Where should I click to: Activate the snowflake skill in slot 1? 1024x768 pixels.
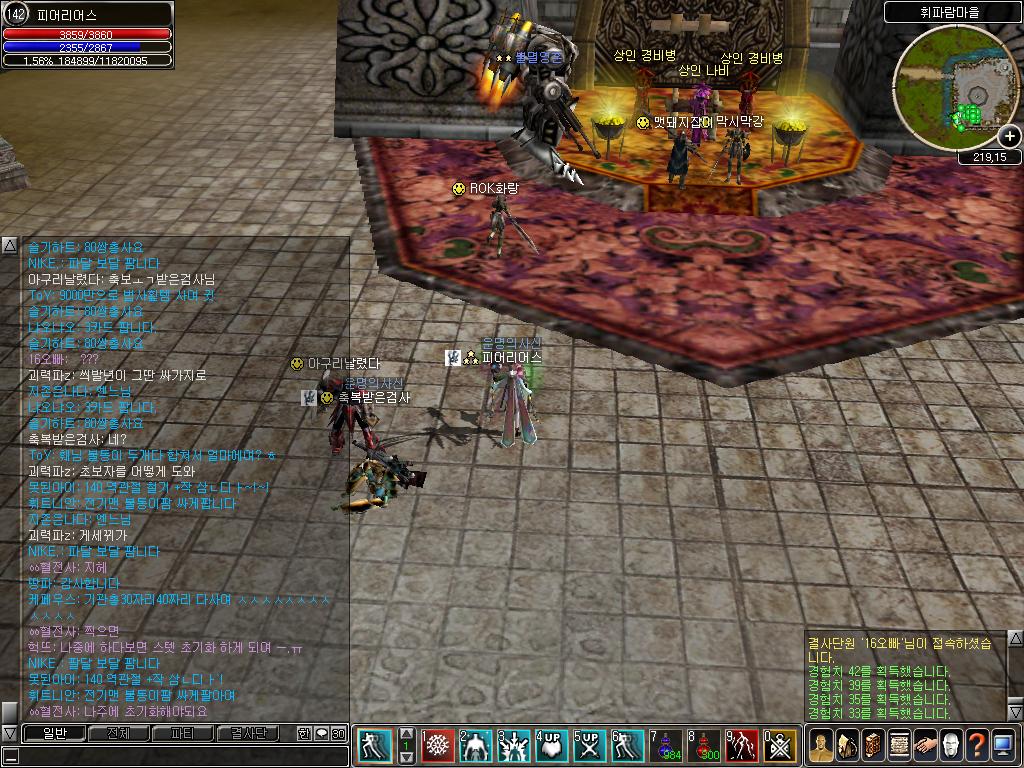click(438, 746)
